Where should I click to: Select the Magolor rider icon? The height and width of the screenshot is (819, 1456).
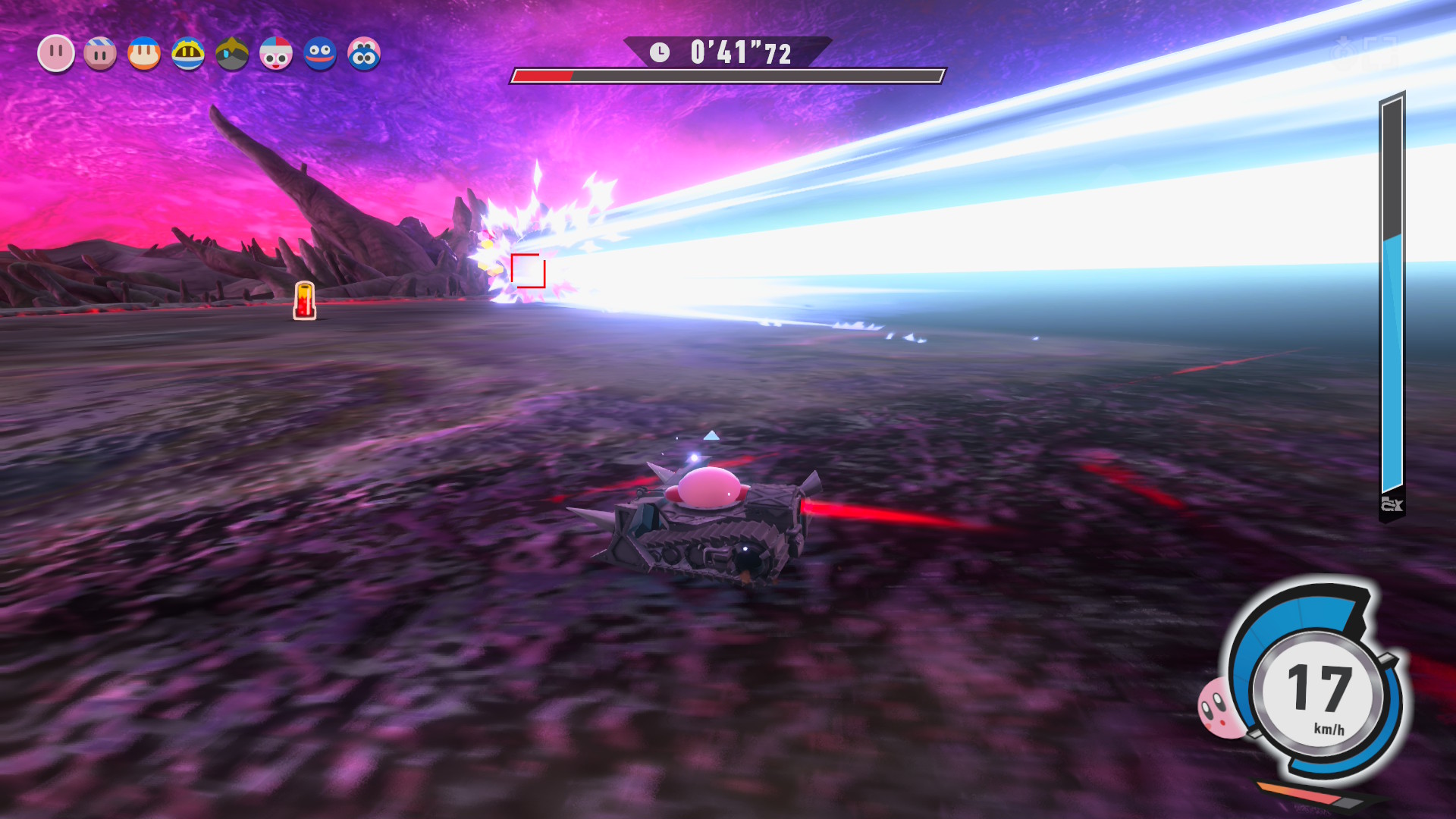coord(188,54)
